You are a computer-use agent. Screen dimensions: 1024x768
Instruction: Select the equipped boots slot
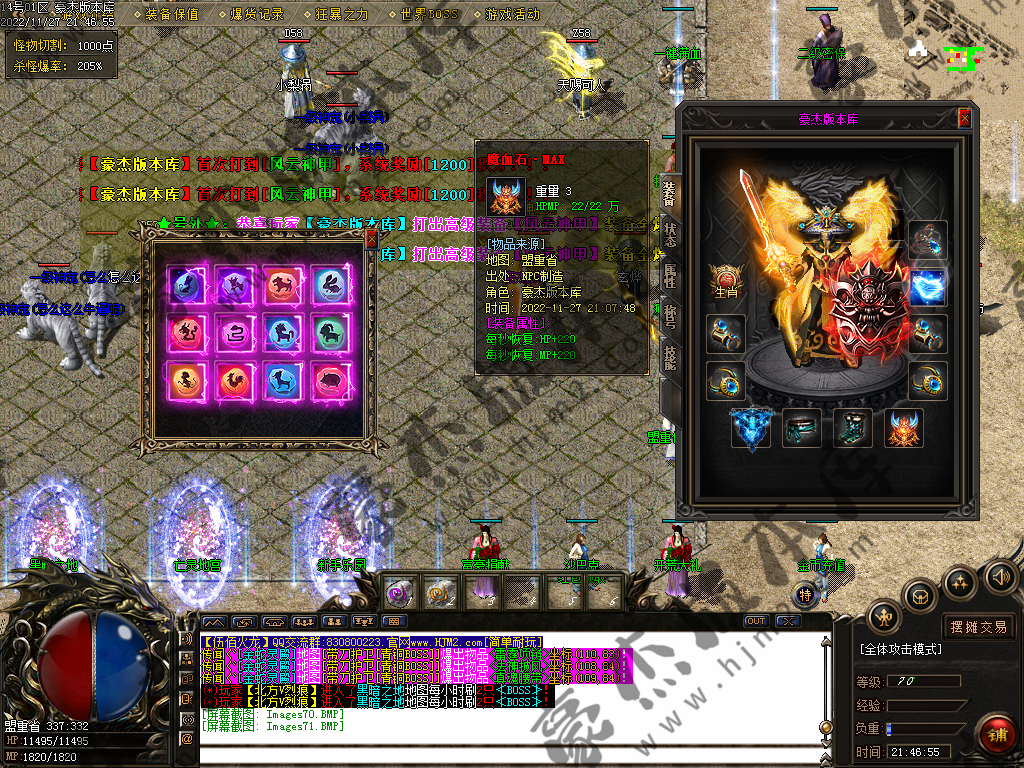852,427
